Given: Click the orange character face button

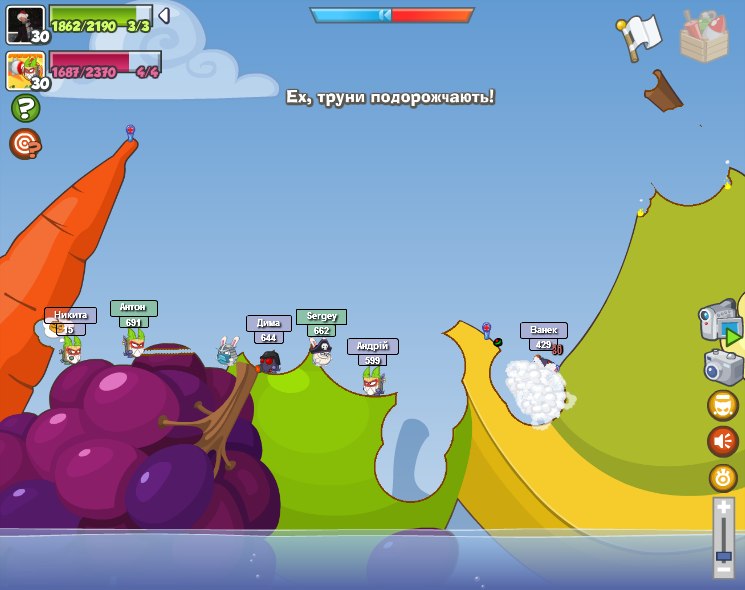Looking at the screenshot, I should point(723,405).
